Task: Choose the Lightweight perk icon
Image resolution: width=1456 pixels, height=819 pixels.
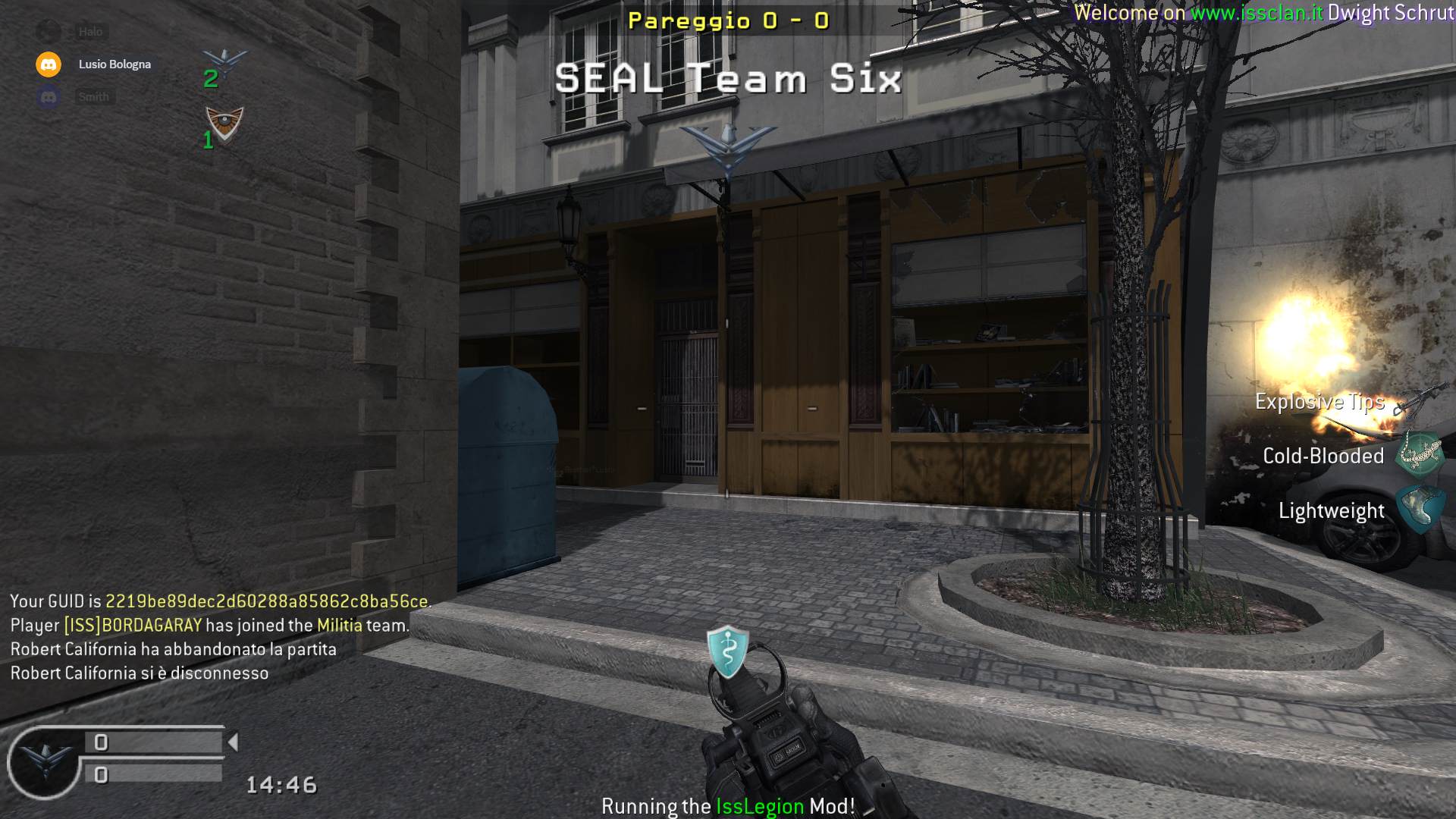Action: pos(1419,510)
